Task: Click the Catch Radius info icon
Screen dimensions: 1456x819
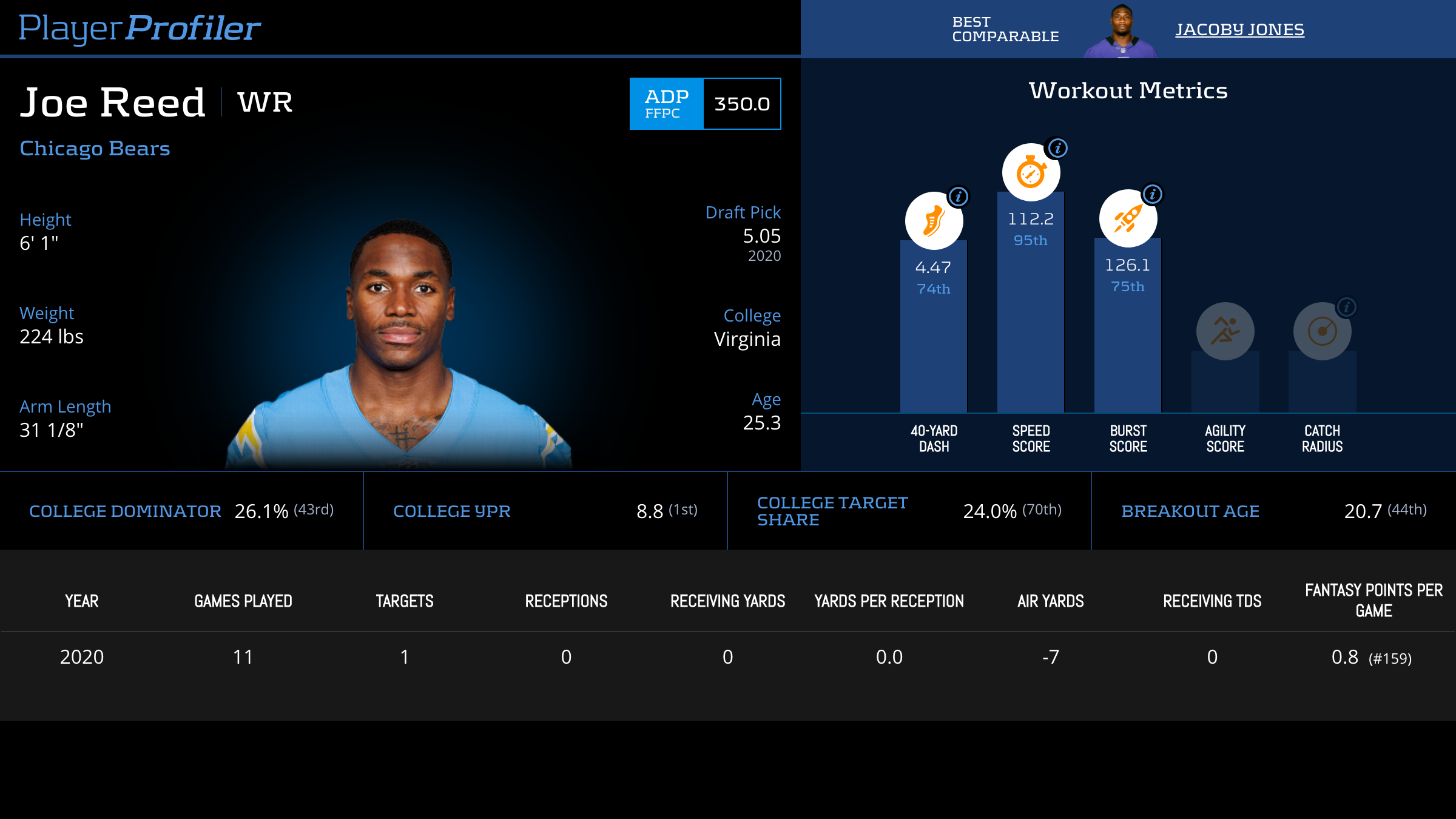Action: pos(1347,307)
